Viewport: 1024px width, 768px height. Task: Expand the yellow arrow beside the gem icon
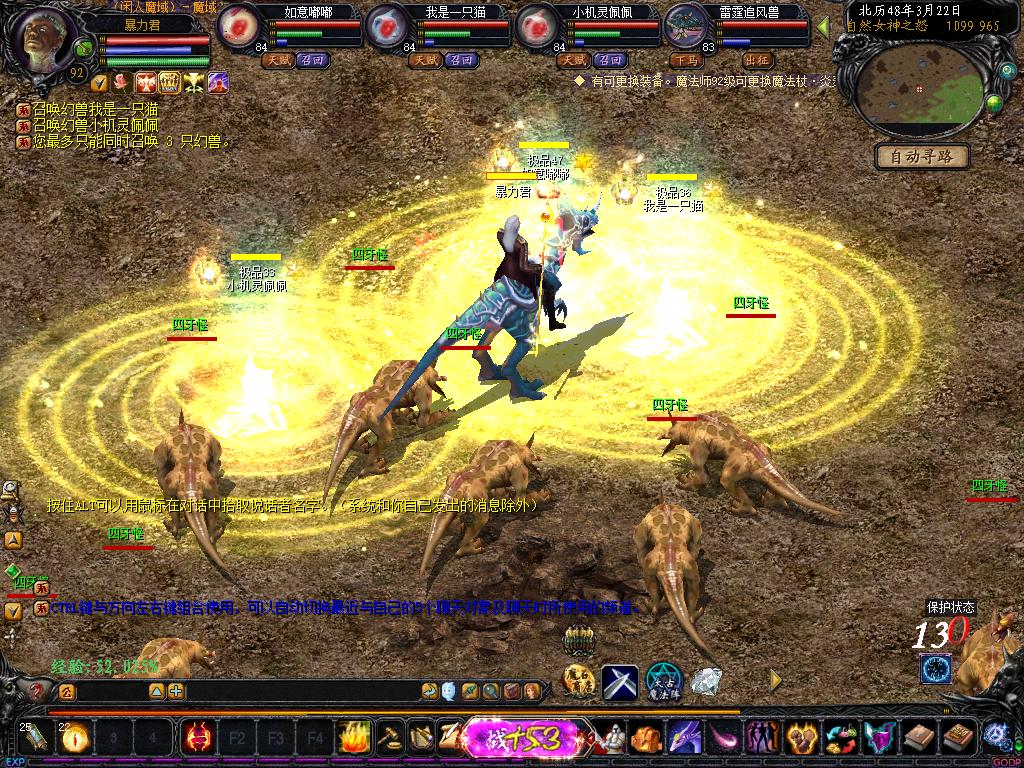pos(775,679)
